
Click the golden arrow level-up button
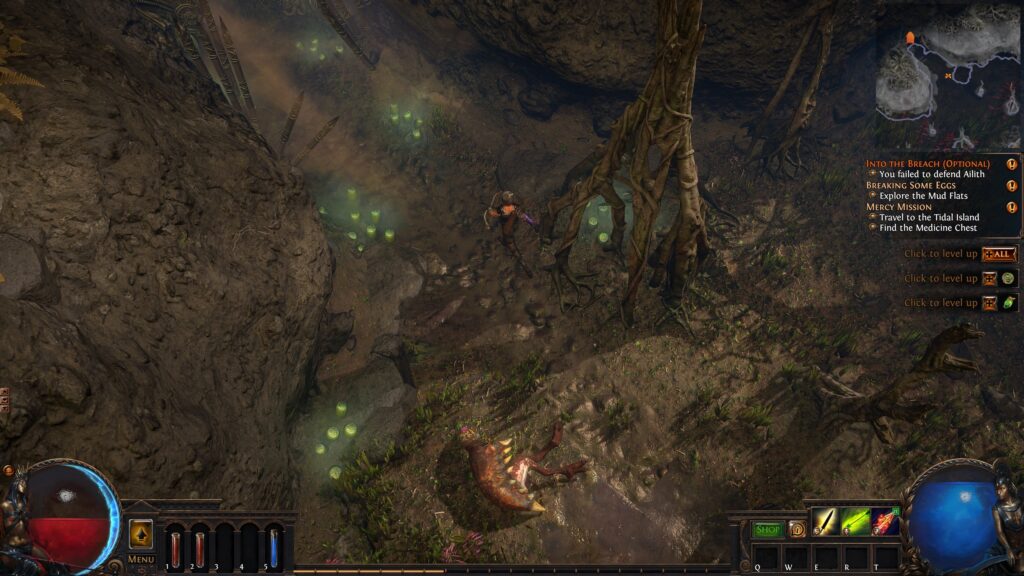(x=141, y=533)
